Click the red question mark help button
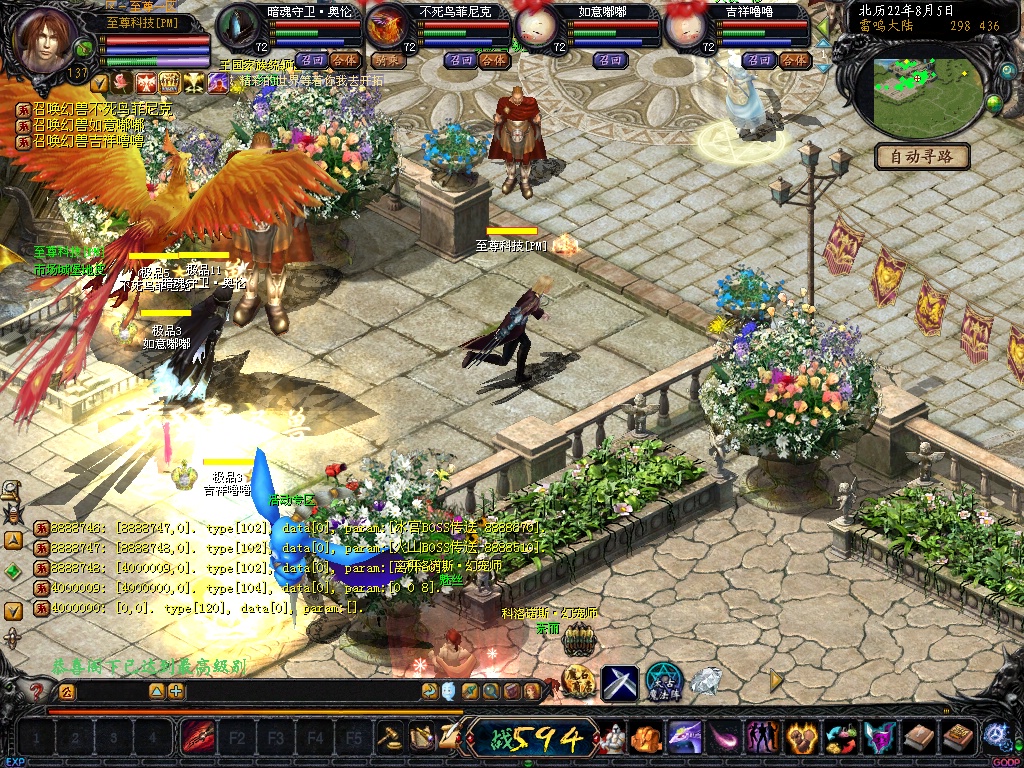Screen dimensions: 1024x768 37,691
